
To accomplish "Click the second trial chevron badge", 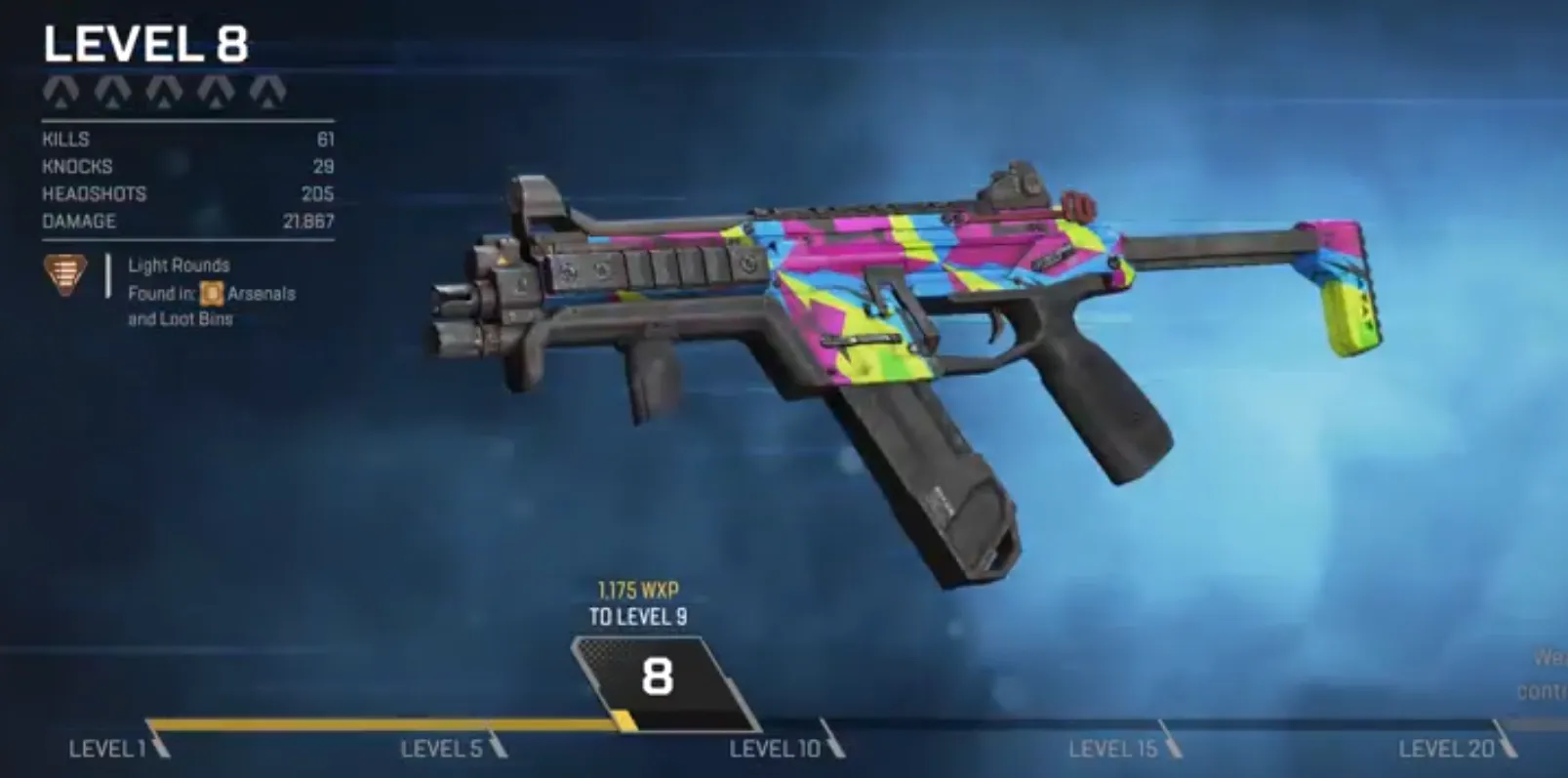I will coord(115,93).
